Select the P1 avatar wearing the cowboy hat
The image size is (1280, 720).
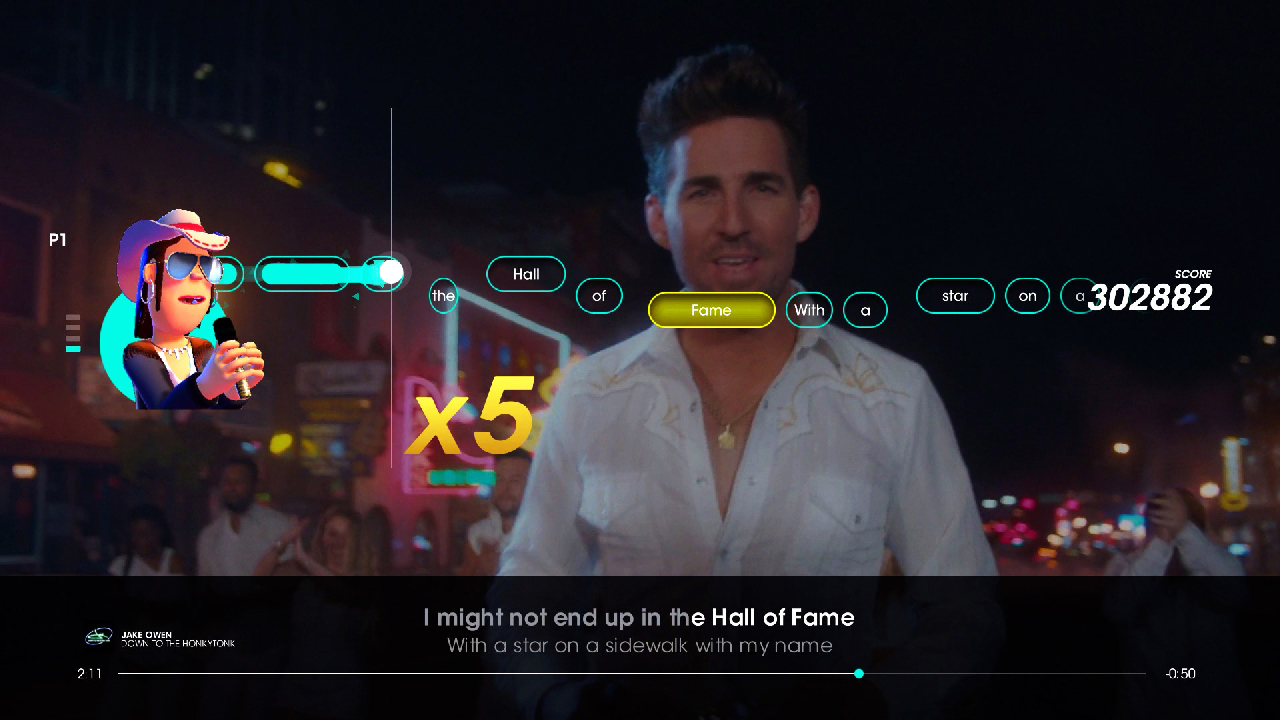click(180, 300)
